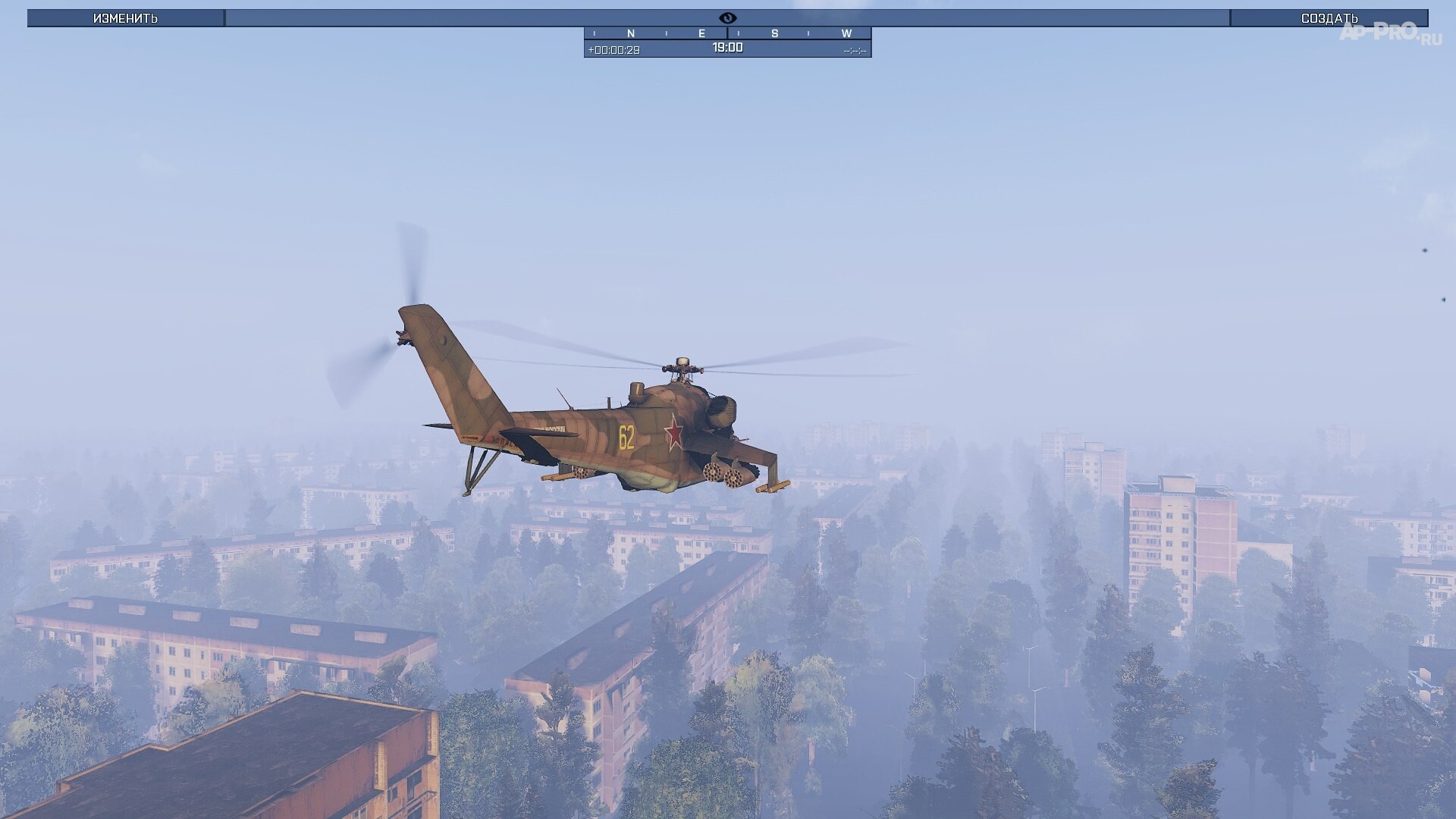Toggle the eye icon in top bar

click(x=727, y=18)
